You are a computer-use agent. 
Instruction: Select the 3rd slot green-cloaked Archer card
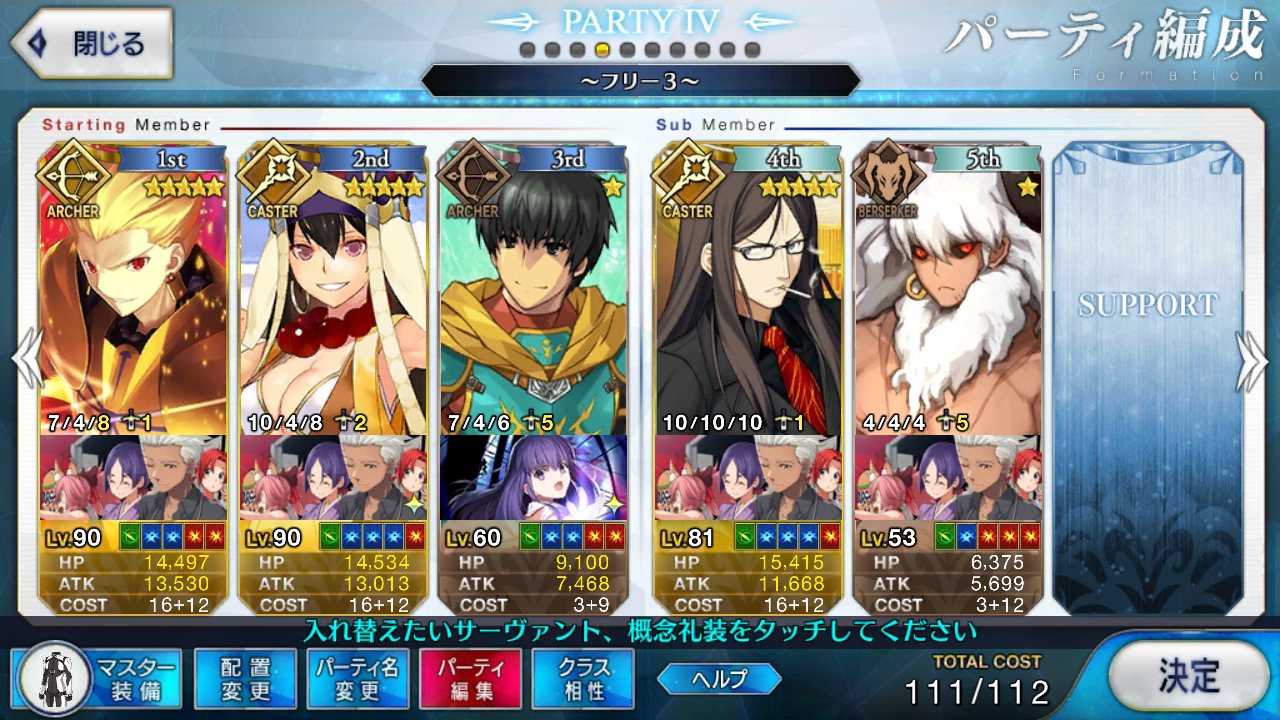point(533,290)
